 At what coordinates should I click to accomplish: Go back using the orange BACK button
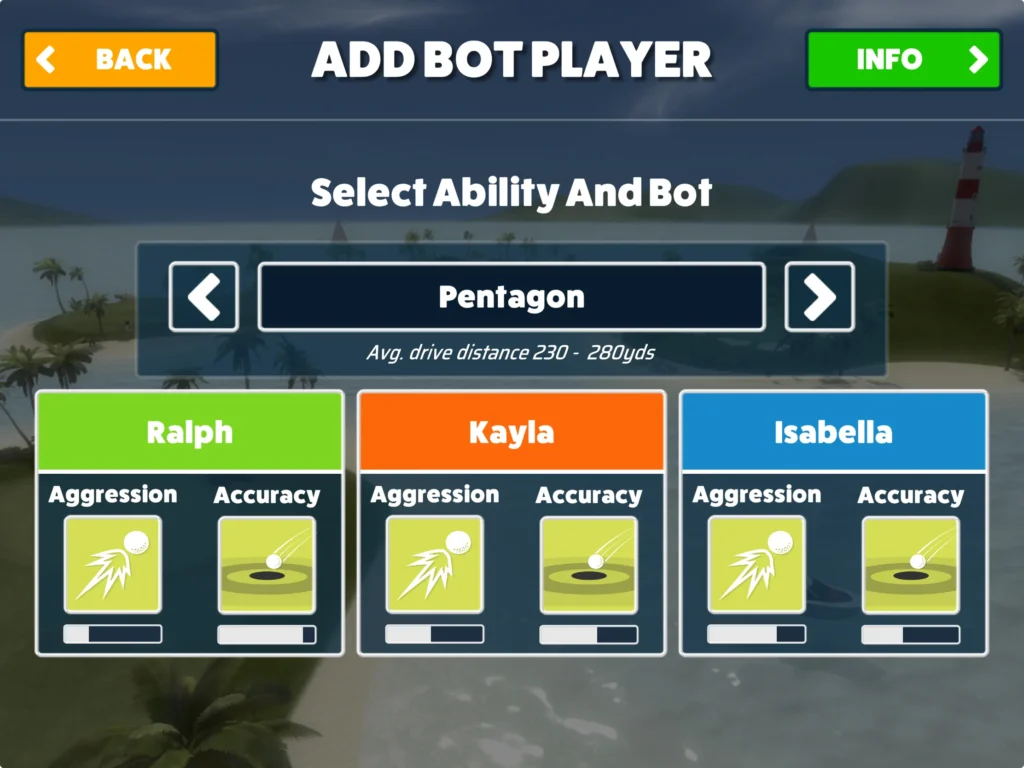tap(119, 60)
